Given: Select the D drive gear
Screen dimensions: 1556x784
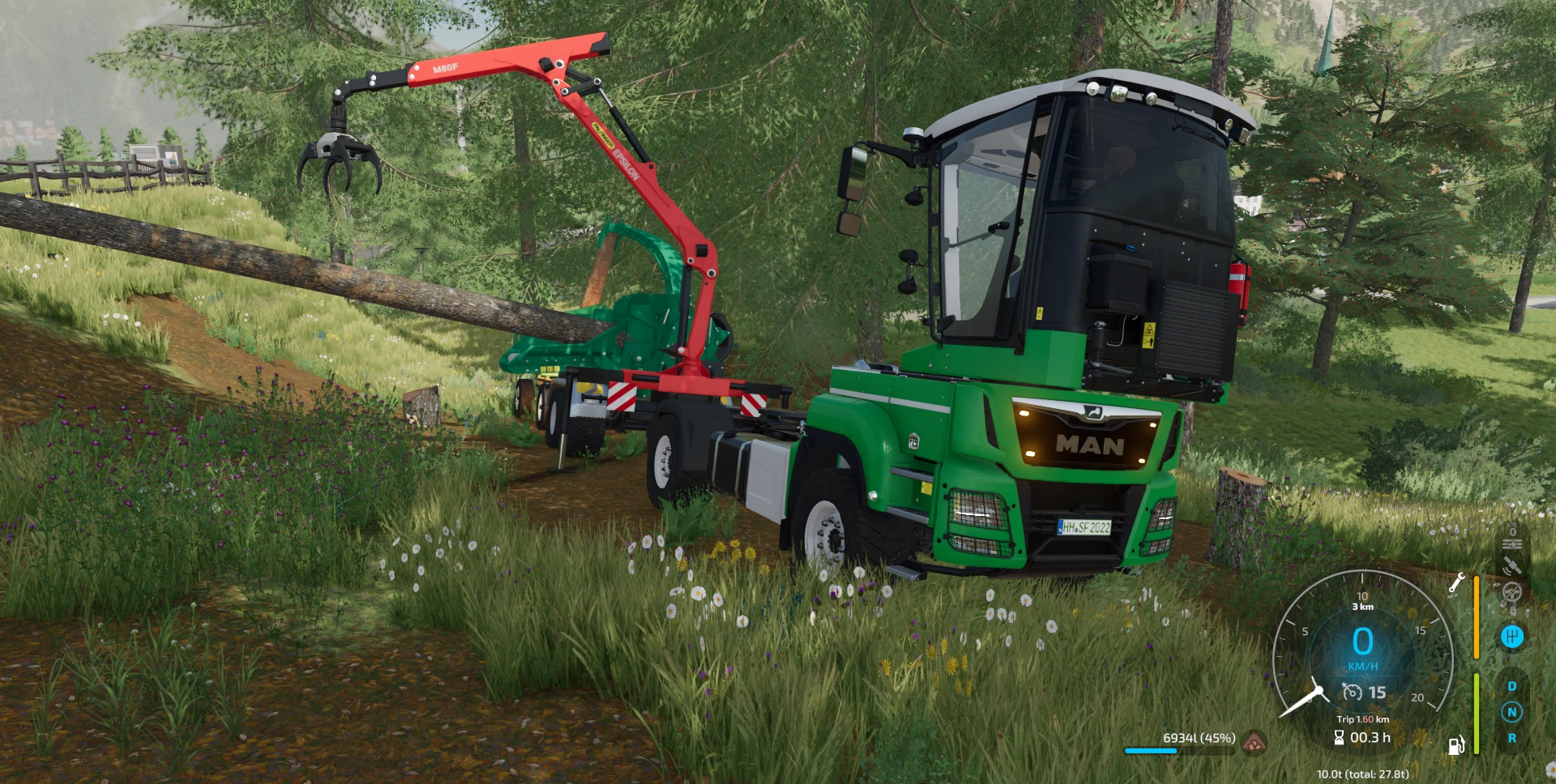Looking at the screenshot, I should [1511, 686].
